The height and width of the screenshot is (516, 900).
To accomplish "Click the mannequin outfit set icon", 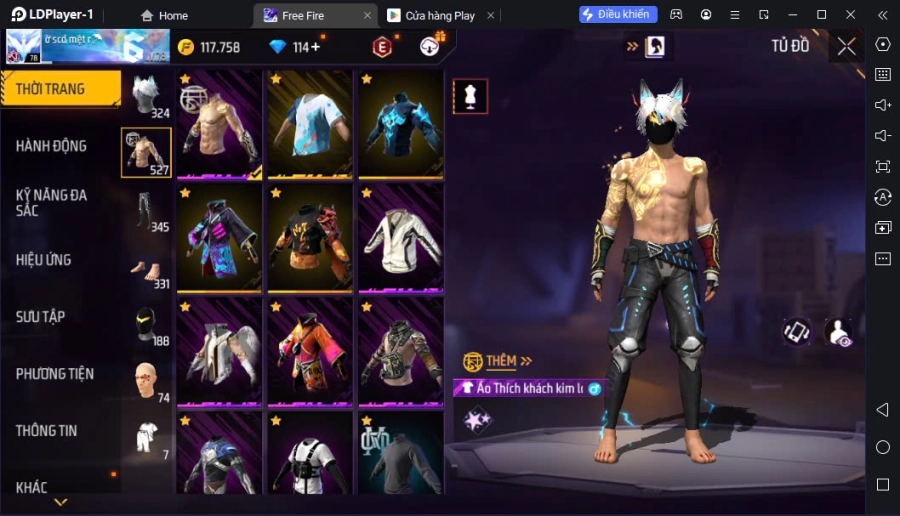I will pyautogui.click(x=470, y=96).
